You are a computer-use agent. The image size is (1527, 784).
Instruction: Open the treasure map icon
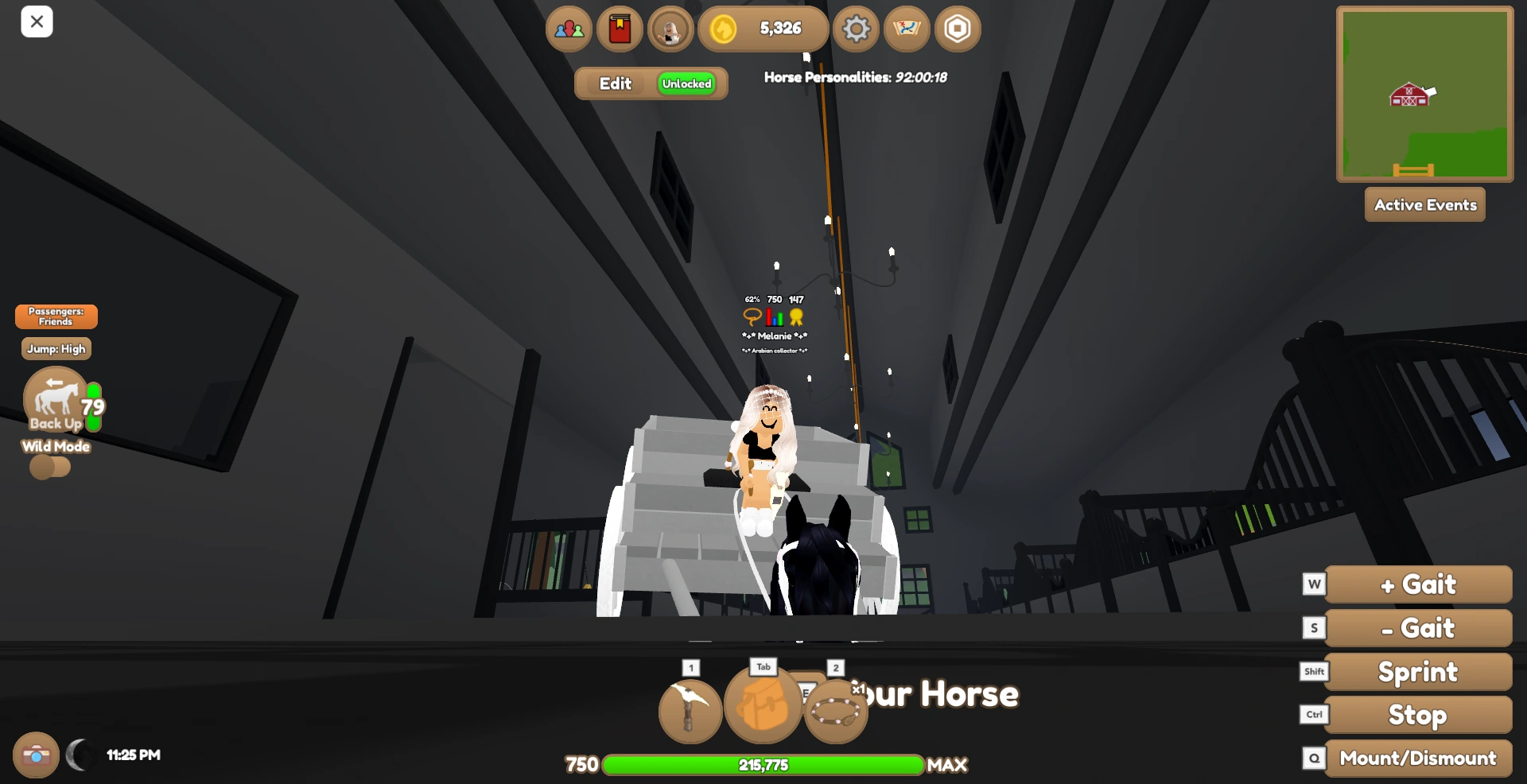coord(907,29)
